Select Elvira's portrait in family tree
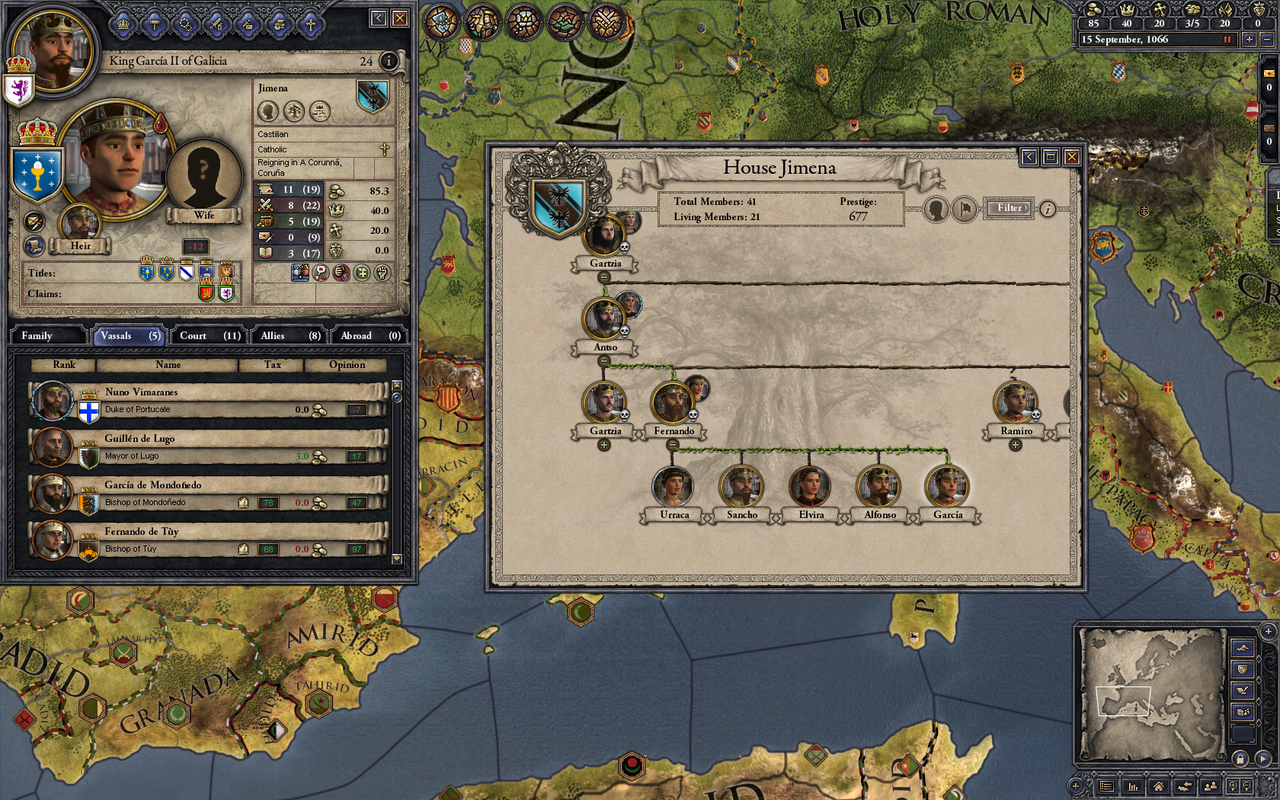 (809, 487)
